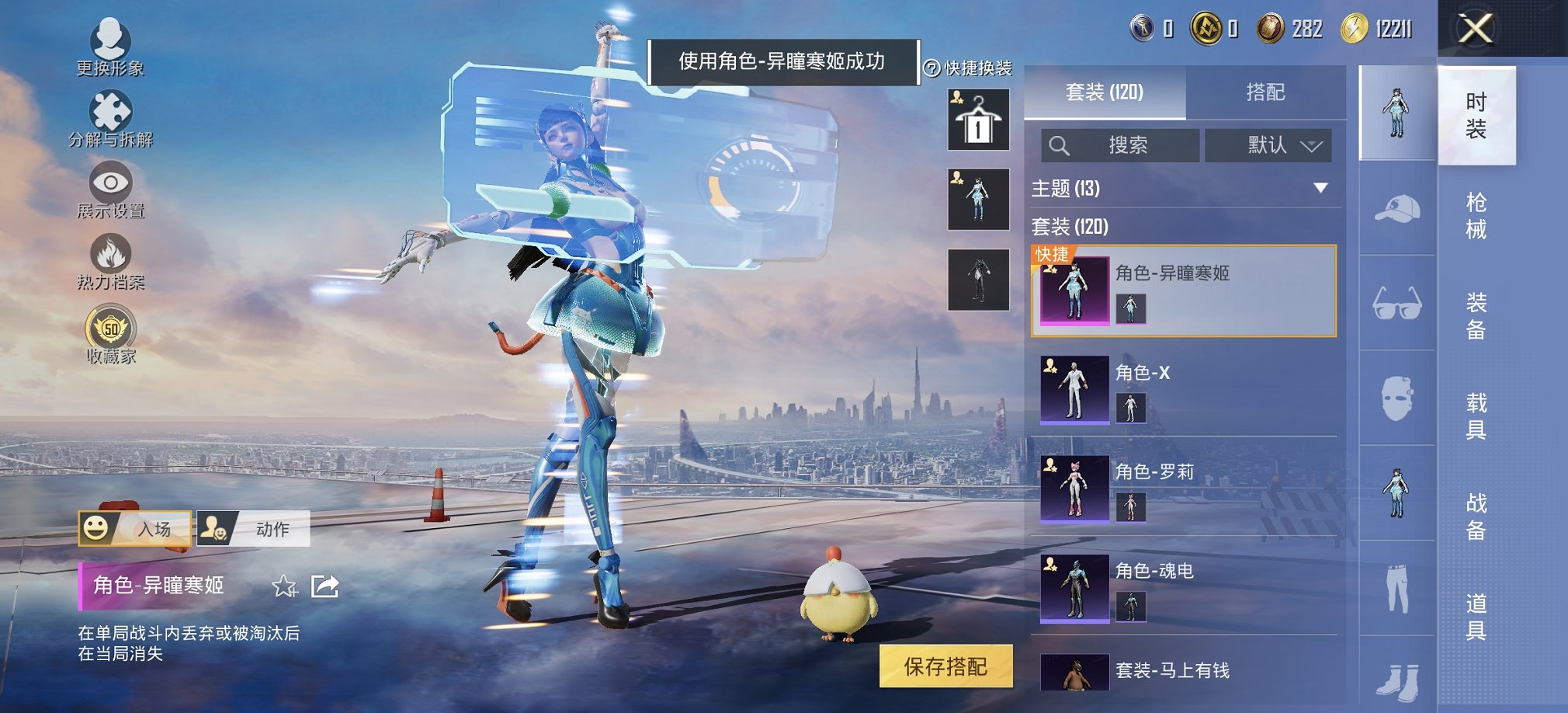Open the 默认 sorting dropdown
This screenshot has height=713, width=1568.
tap(1269, 145)
